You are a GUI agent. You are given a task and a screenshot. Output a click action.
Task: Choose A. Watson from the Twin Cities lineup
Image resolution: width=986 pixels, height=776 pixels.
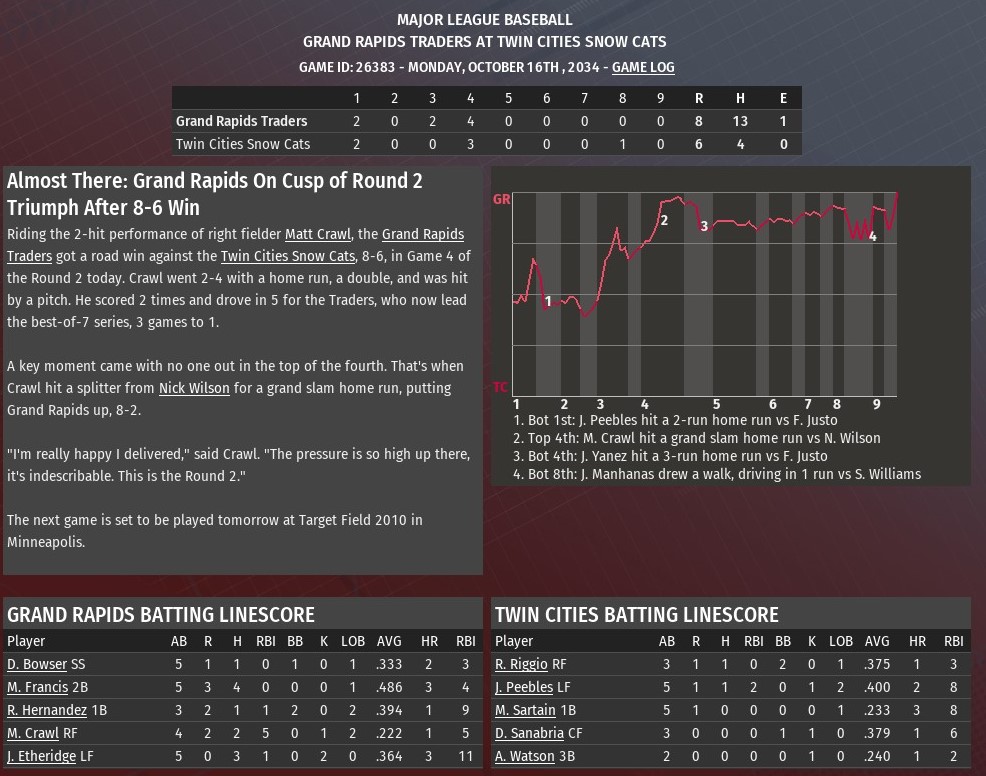tap(525, 756)
